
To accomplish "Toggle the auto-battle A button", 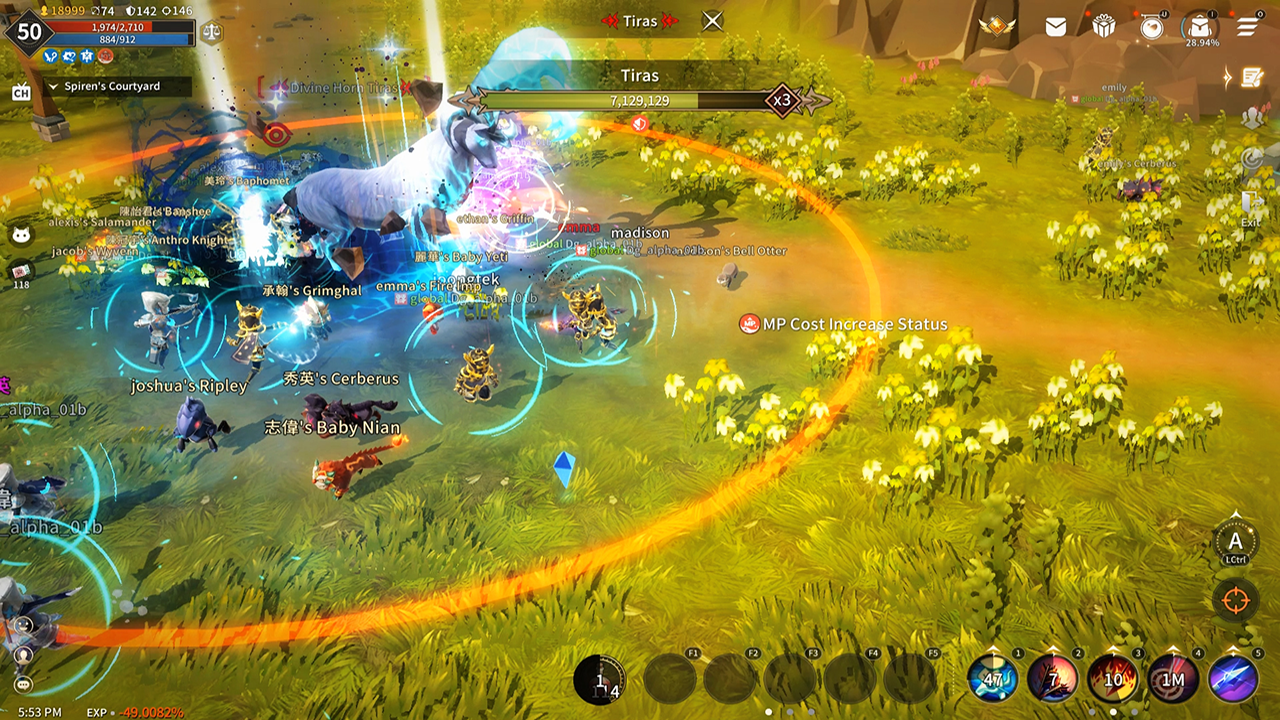I will pyautogui.click(x=1236, y=542).
